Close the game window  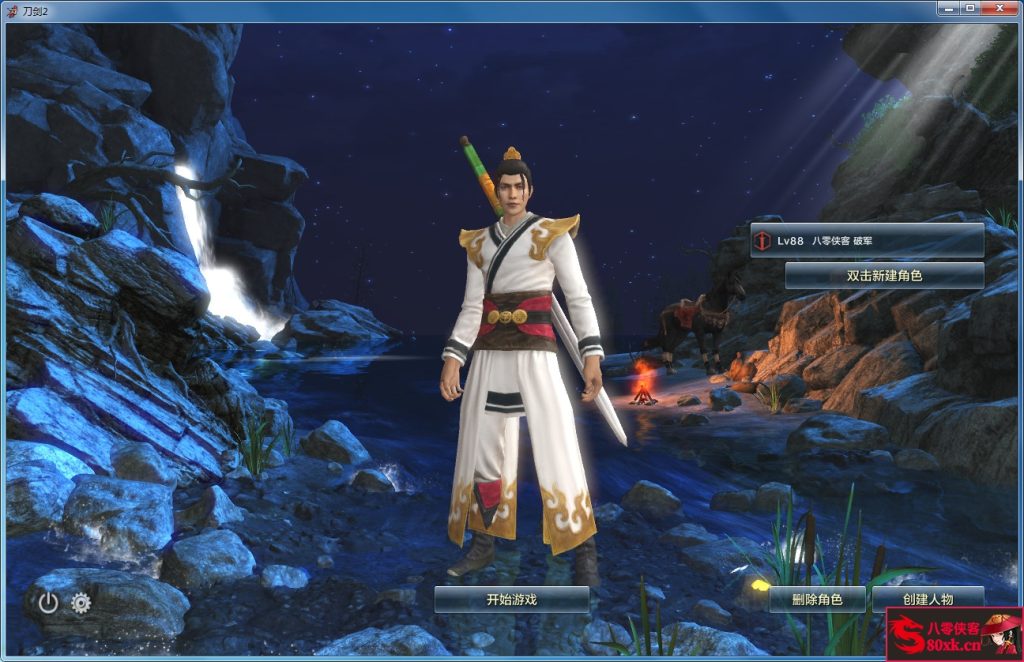pyautogui.click(x=1000, y=8)
